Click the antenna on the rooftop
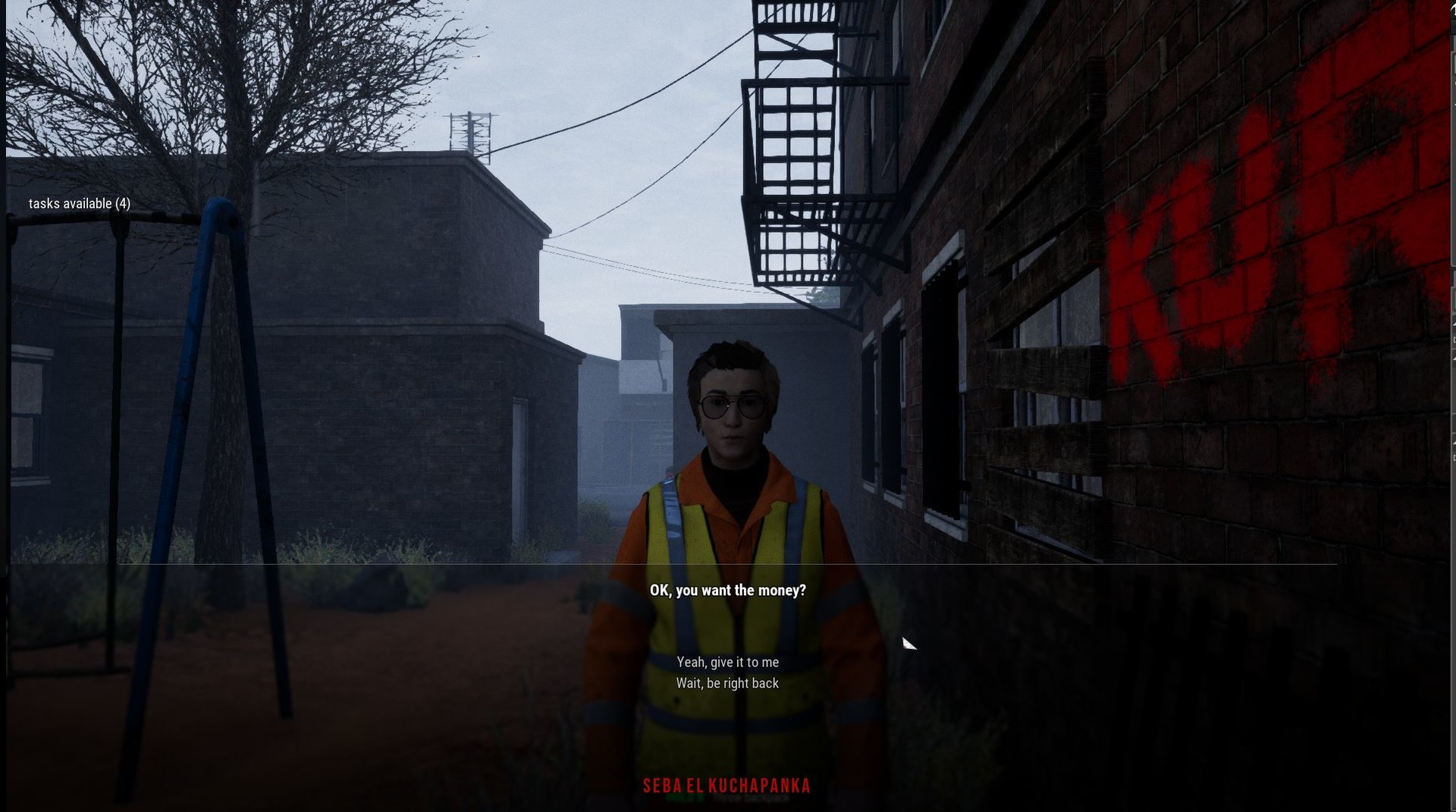 [x=471, y=133]
